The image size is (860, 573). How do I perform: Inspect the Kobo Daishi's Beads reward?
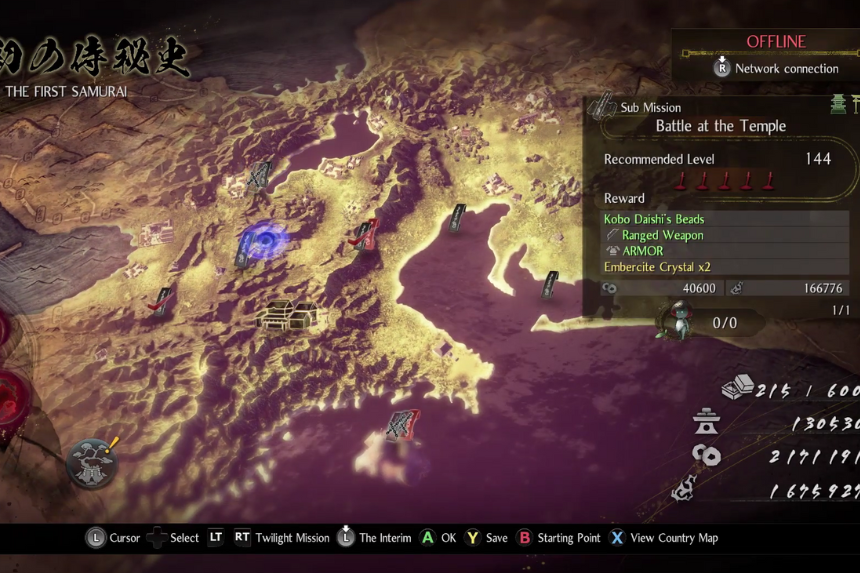pos(654,219)
